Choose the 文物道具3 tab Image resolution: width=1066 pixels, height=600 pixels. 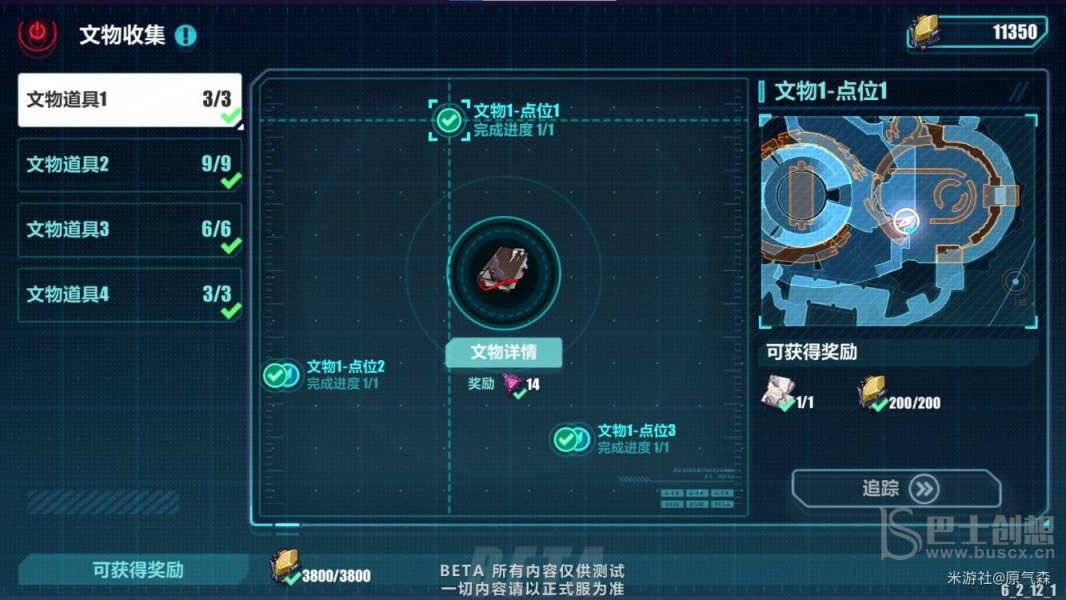coord(130,230)
